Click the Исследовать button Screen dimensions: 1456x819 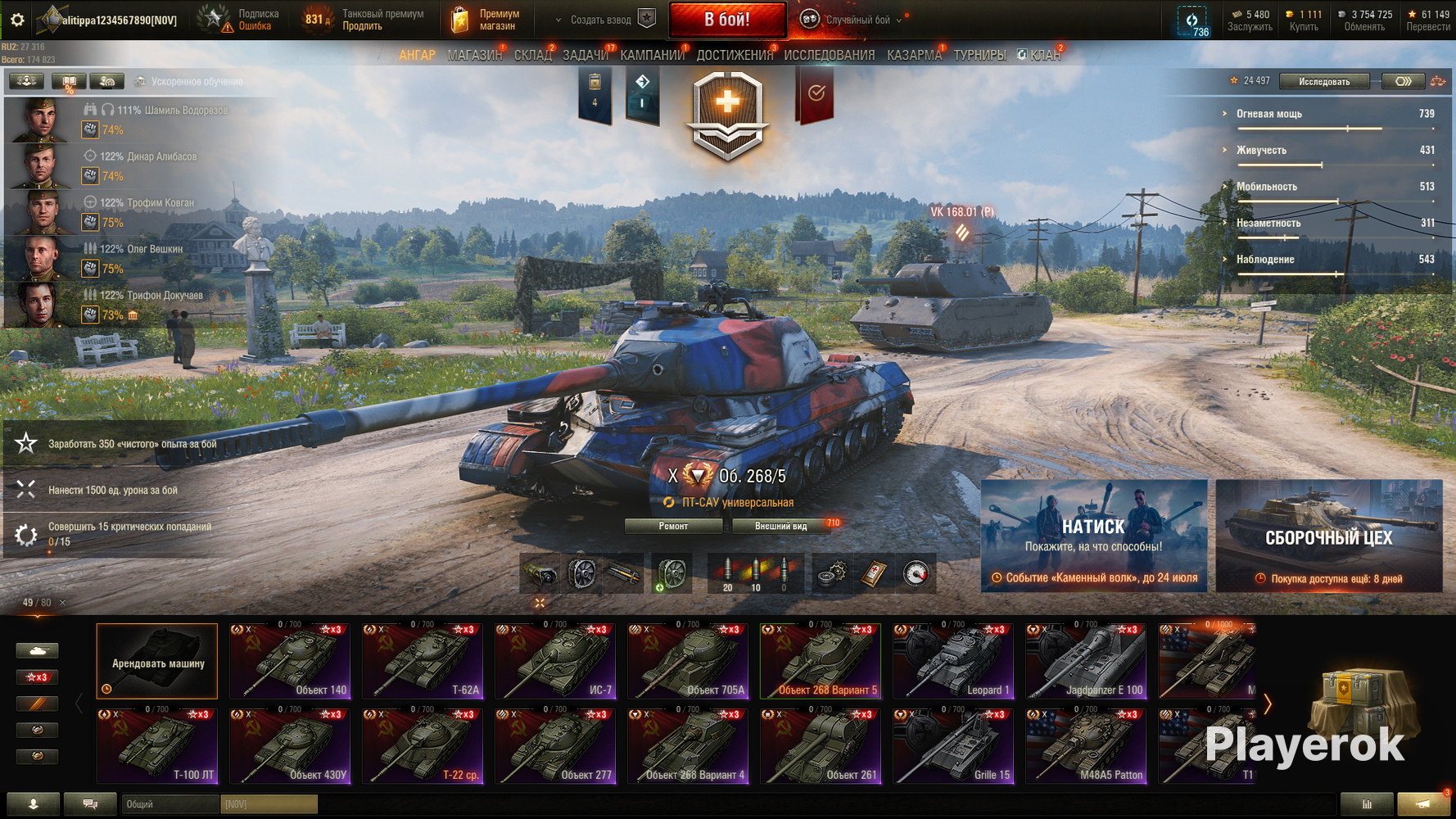click(x=1324, y=81)
